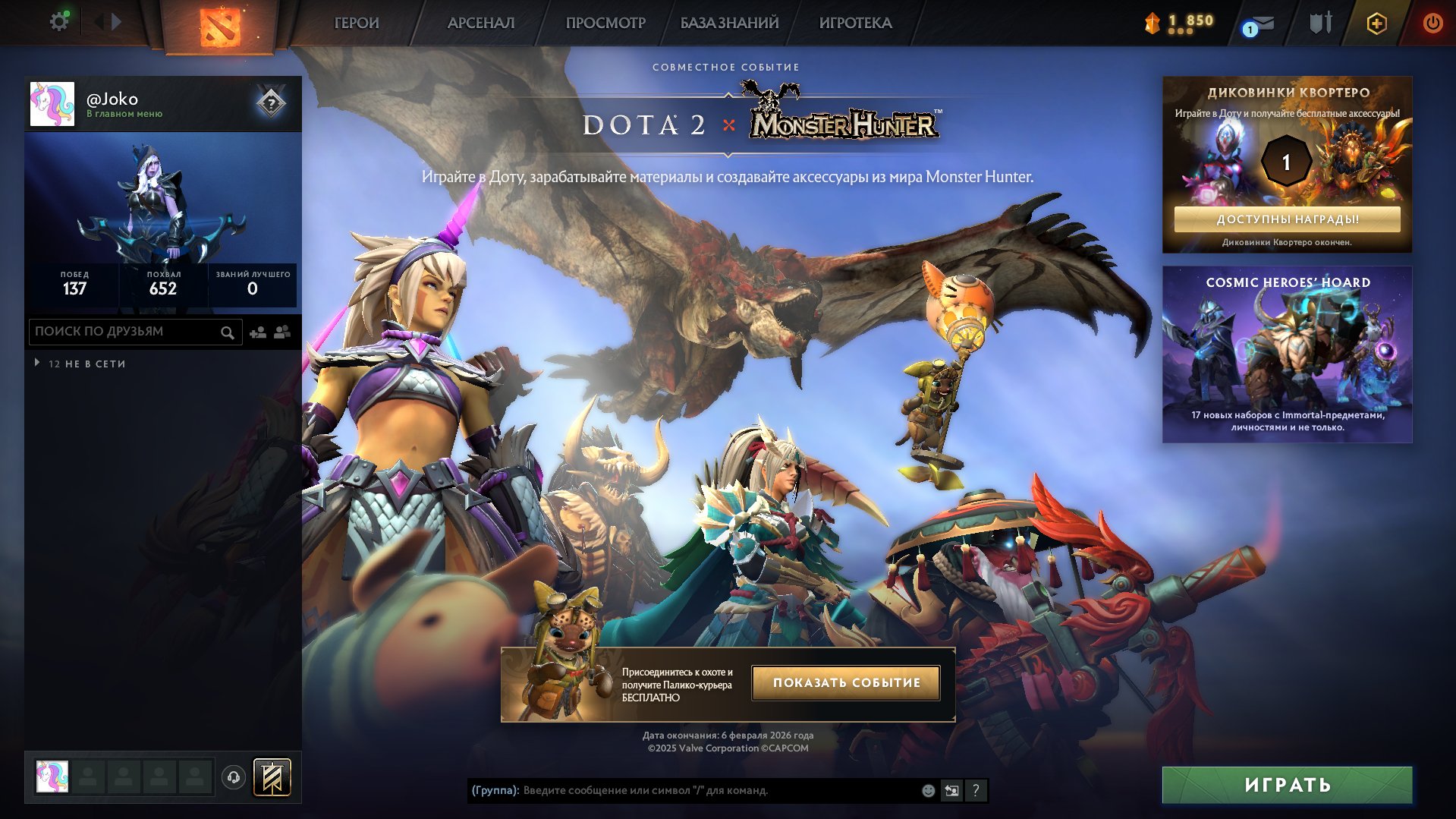Open chat channel switcher next to smiley
The width and height of the screenshot is (1456, 819).
point(951,790)
